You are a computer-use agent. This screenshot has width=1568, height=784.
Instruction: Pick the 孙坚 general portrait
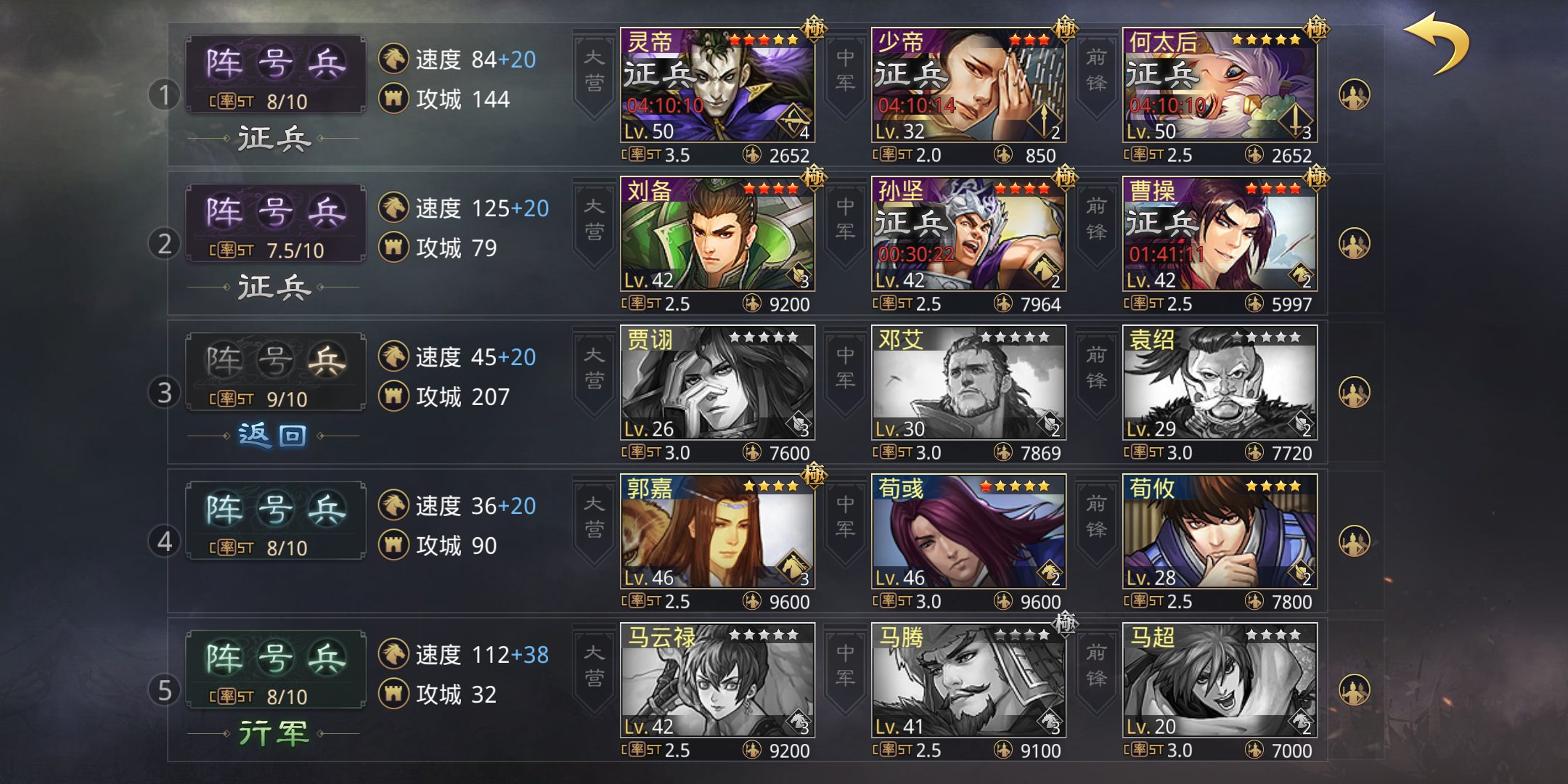click(x=968, y=234)
